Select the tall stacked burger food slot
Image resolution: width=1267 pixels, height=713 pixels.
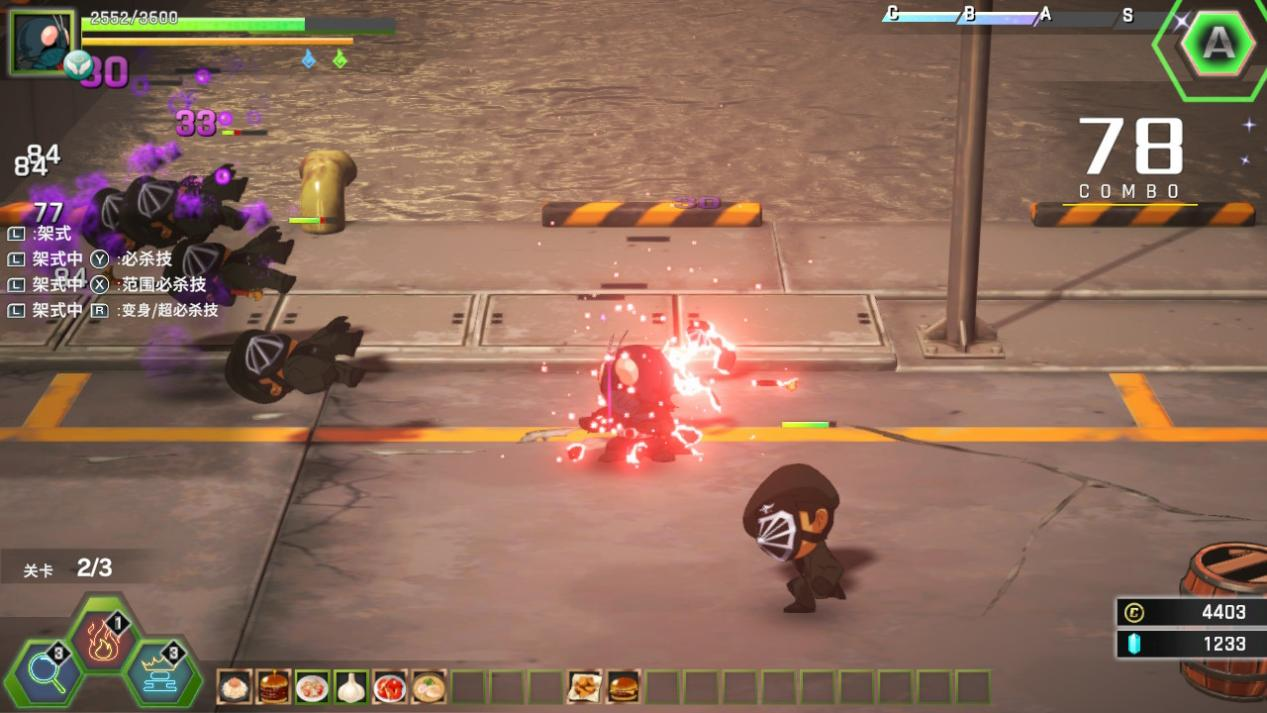pos(273,687)
